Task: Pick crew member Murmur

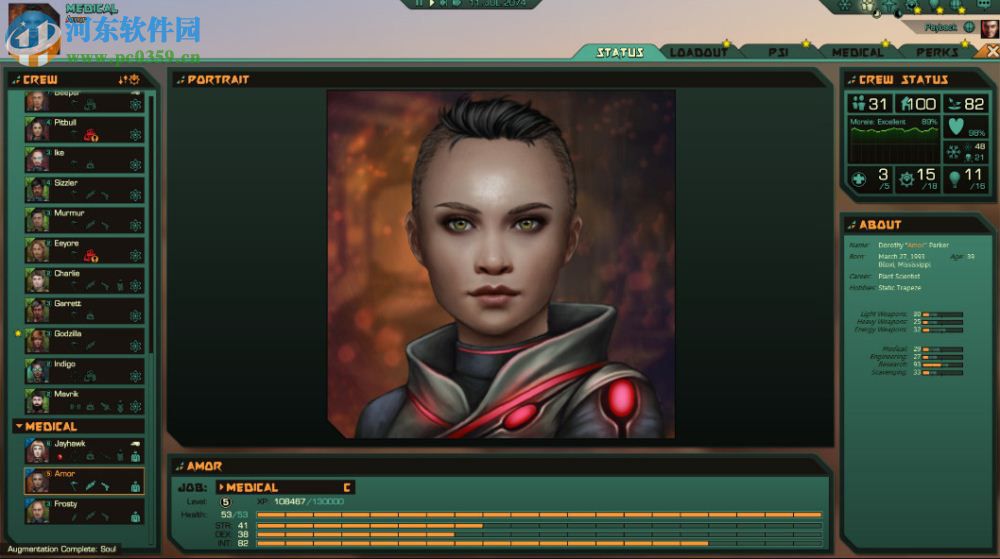Action: tap(85, 220)
